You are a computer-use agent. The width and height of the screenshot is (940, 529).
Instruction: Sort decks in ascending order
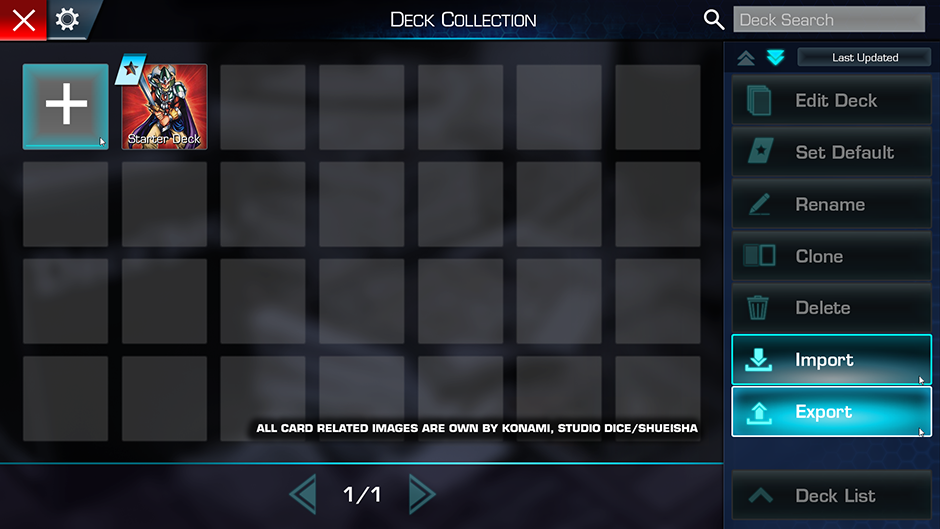pyautogui.click(x=746, y=58)
